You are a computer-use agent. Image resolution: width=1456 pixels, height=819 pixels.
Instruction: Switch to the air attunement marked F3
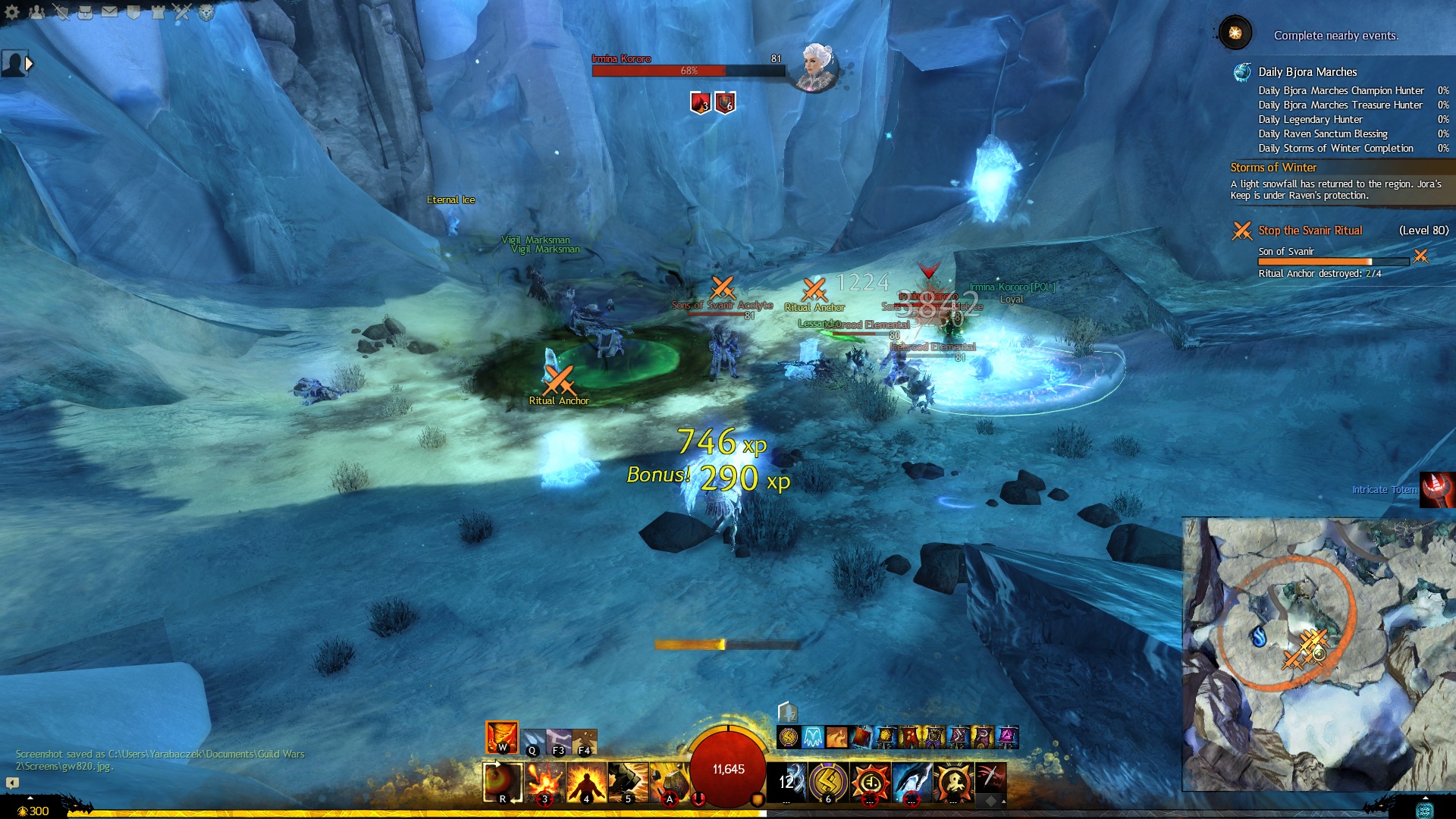click(x=559, y=742)
